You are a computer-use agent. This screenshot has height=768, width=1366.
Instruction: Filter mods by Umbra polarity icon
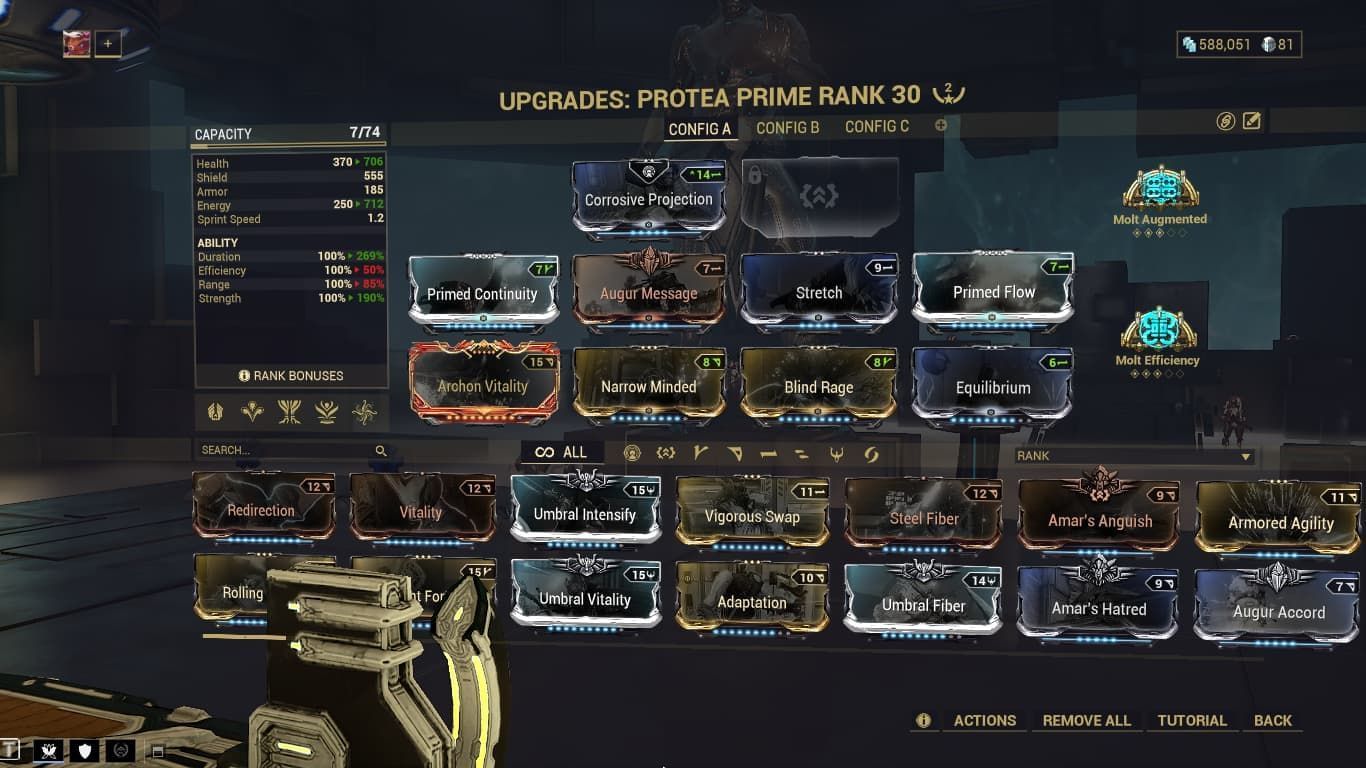[666, 453]
